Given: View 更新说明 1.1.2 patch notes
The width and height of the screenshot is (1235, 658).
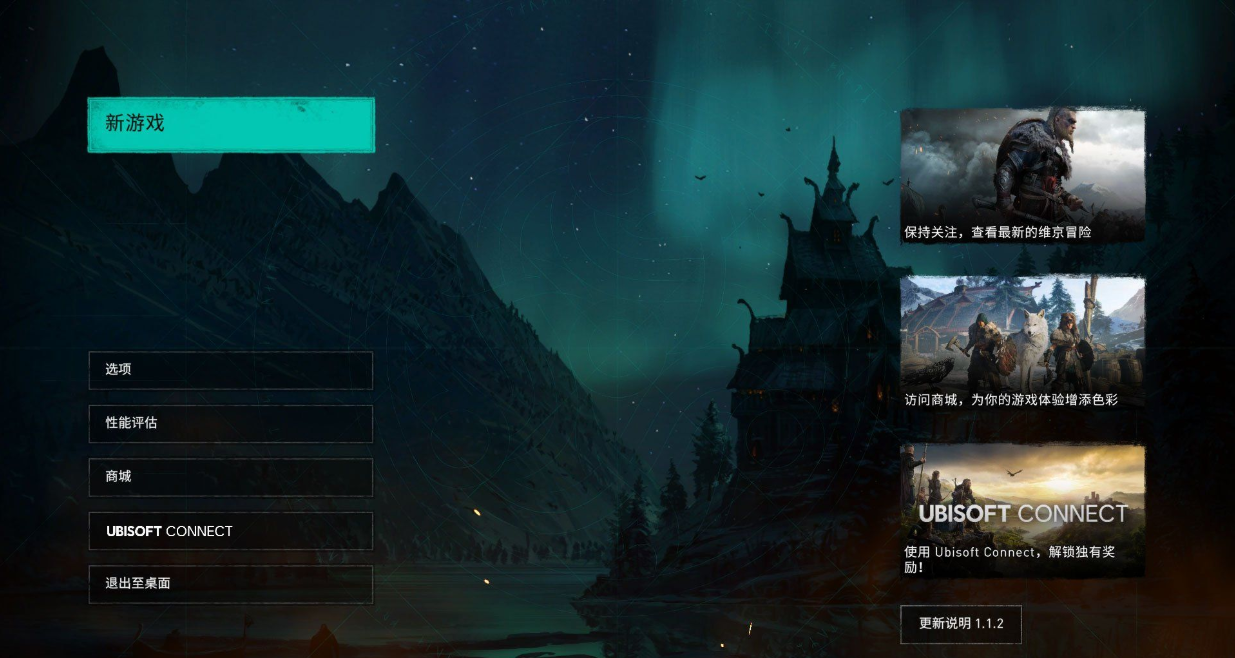Looking at the screenshot, I should tap(961, 624).
